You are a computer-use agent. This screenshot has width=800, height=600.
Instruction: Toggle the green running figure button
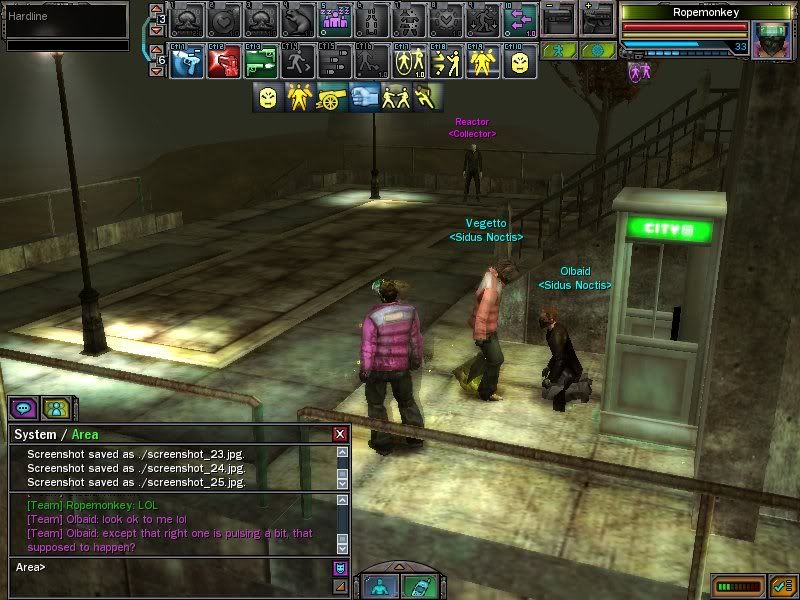[560, 50]
